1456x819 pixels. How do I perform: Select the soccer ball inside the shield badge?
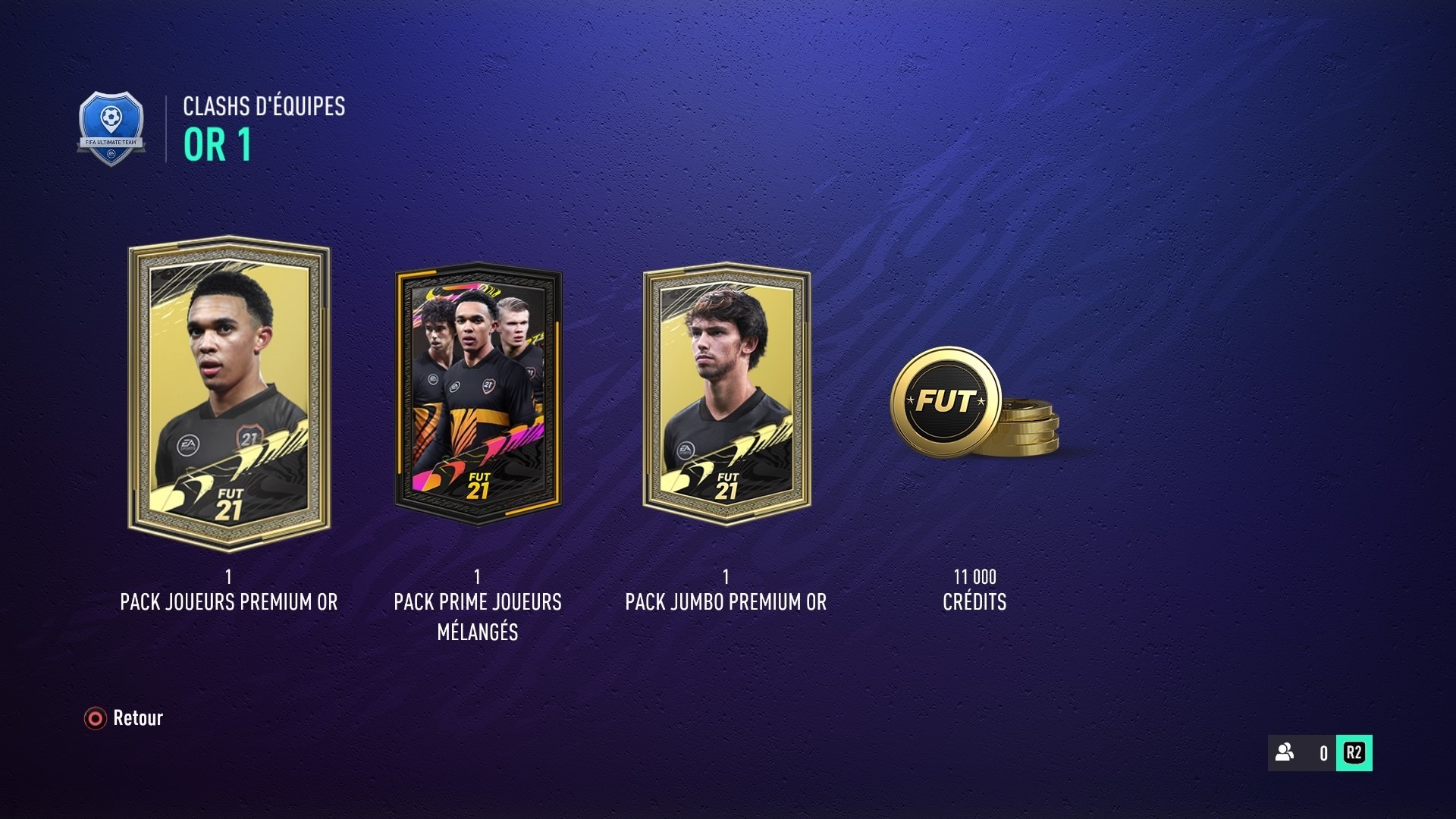[x=112, y=118]
